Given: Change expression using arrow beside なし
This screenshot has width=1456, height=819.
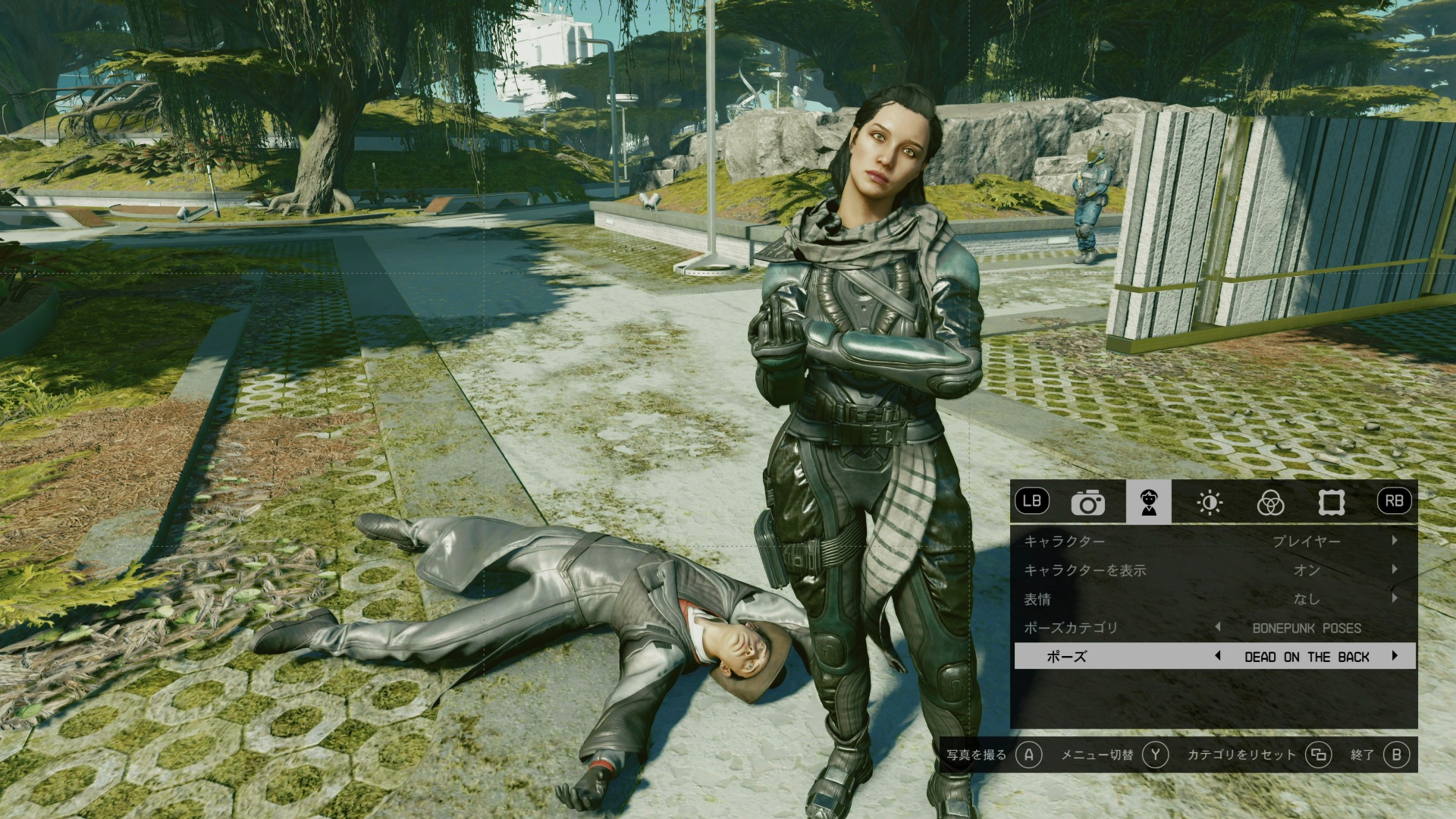Looking at the screenshot, I should coord(1395,598).
